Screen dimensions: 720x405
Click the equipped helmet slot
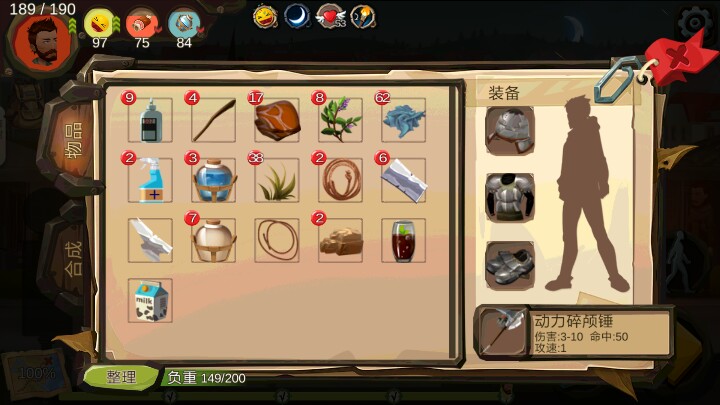(x=510, y=130)
